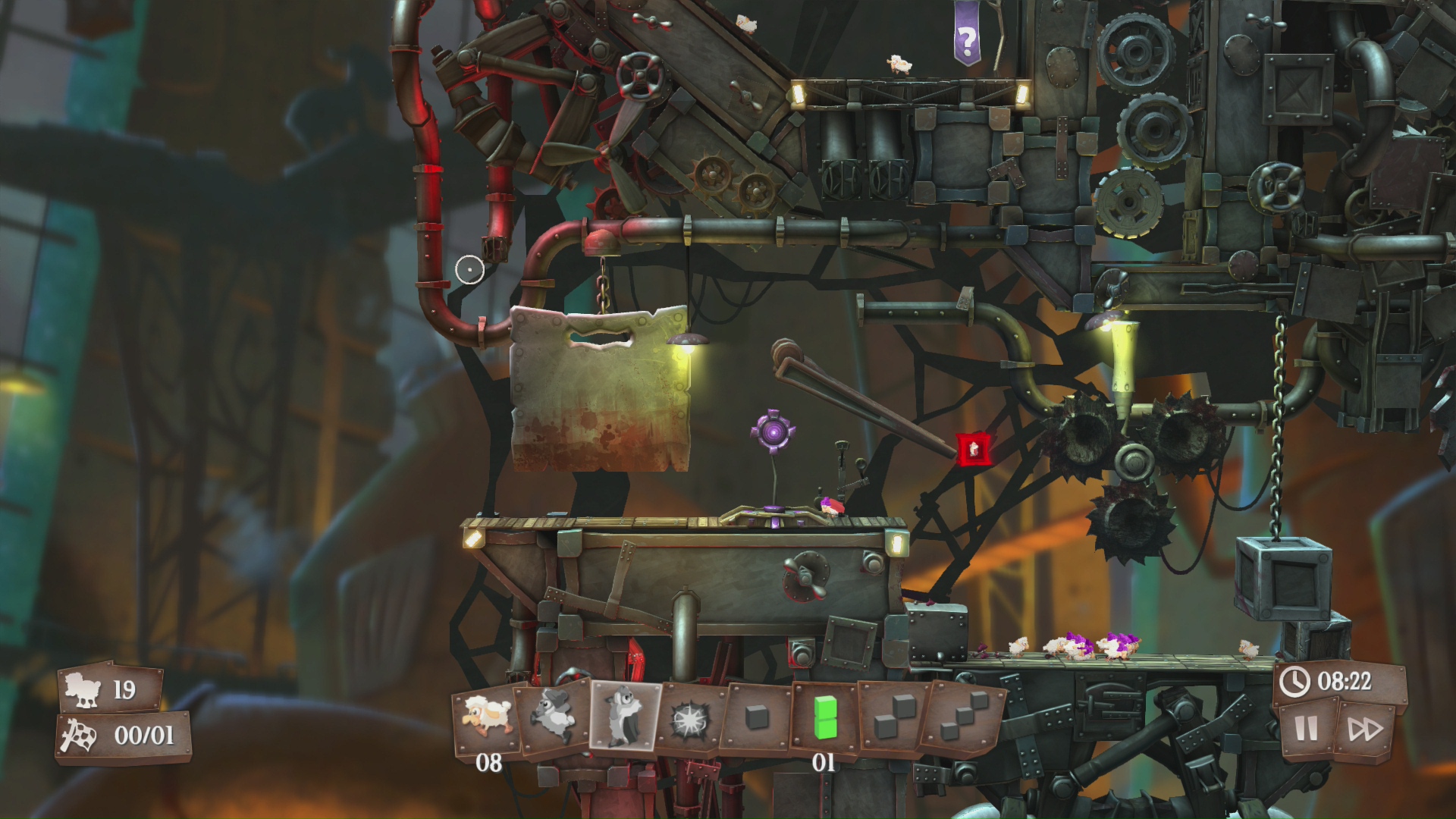Screen dimensions: 1456x819
Task: Toggle fast-forward speed
Action: [1364, 730]
